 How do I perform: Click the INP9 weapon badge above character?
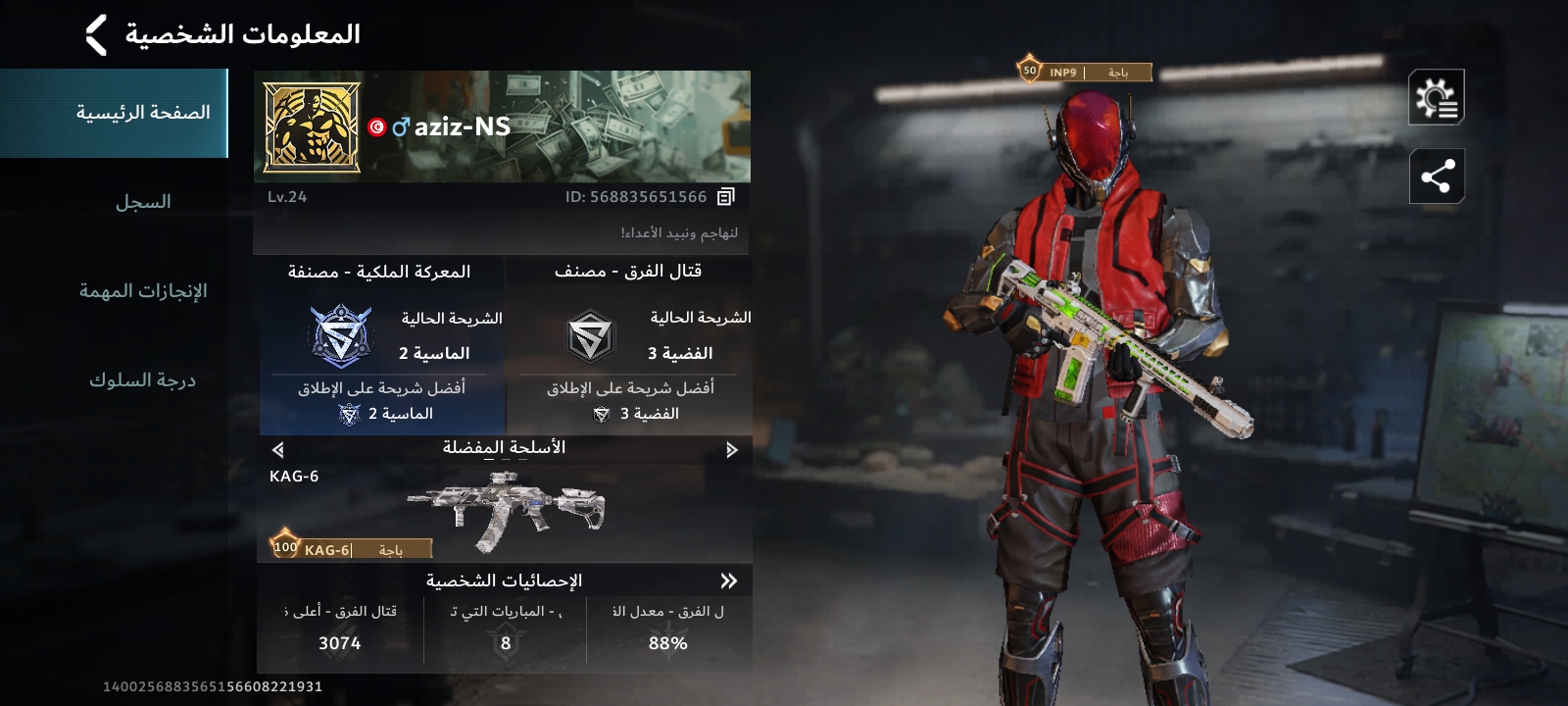point(1085,72)
